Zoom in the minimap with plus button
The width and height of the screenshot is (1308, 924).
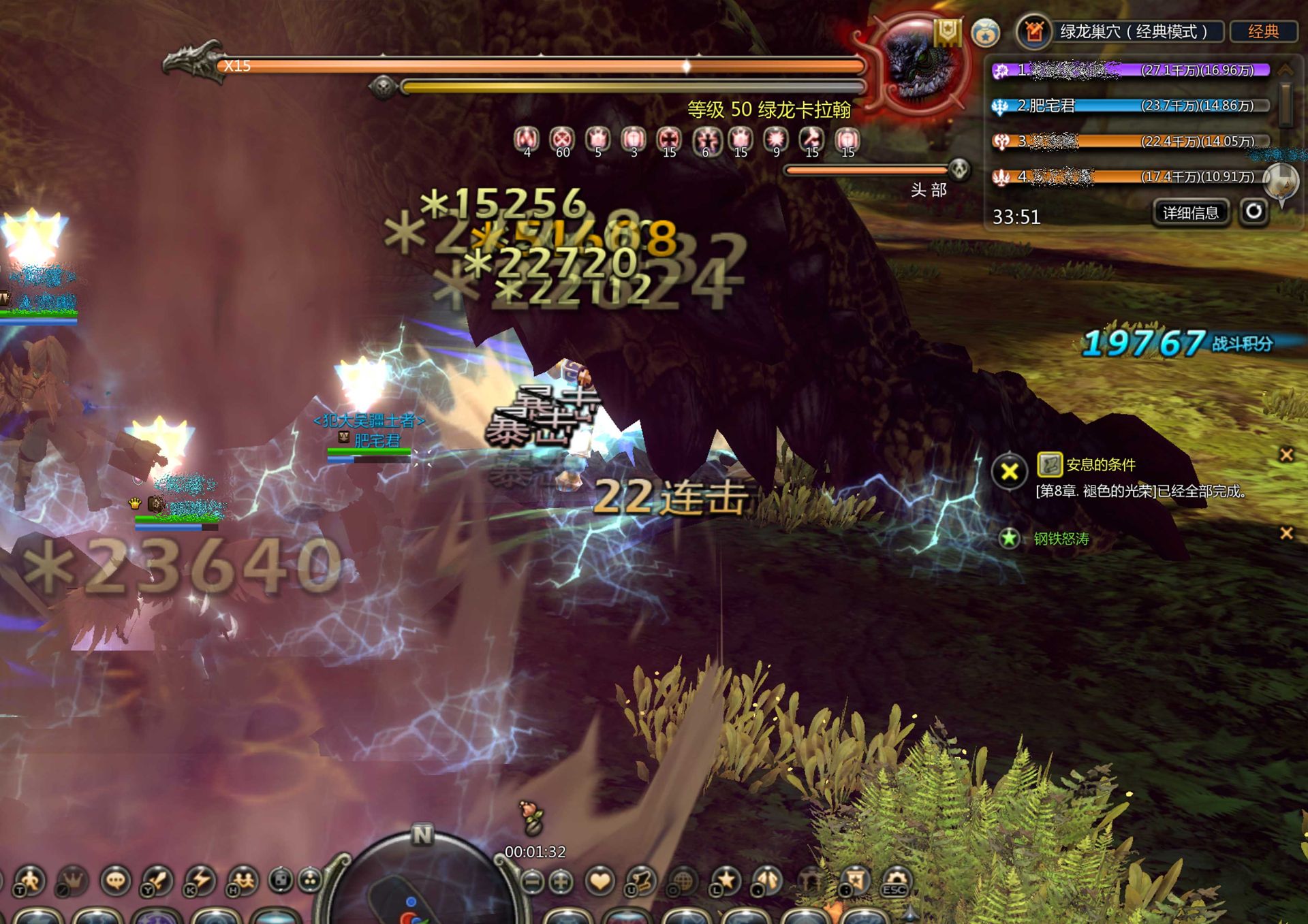click(561, 882)
